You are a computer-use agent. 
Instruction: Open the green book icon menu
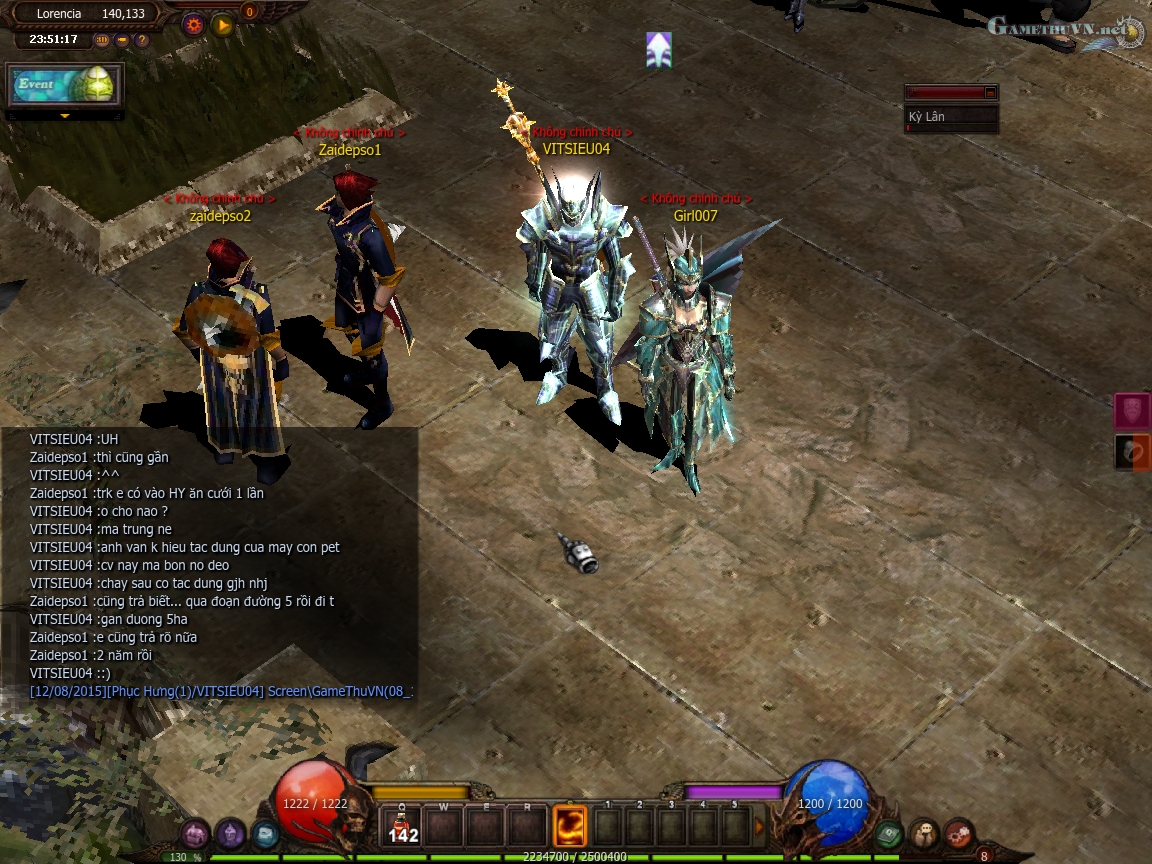pos(888,832)
